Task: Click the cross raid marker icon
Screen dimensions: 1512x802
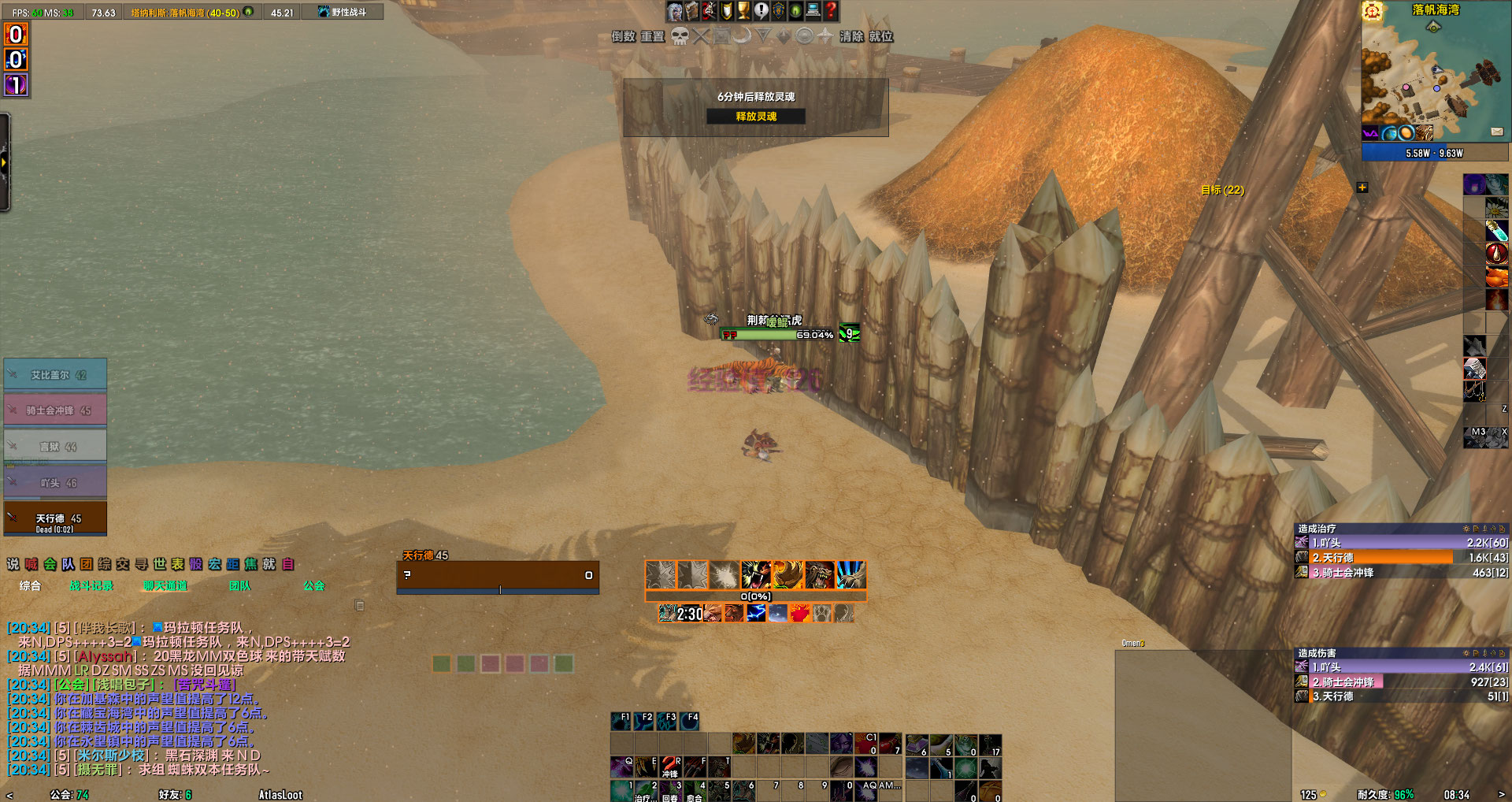Action: coord(700,35)
